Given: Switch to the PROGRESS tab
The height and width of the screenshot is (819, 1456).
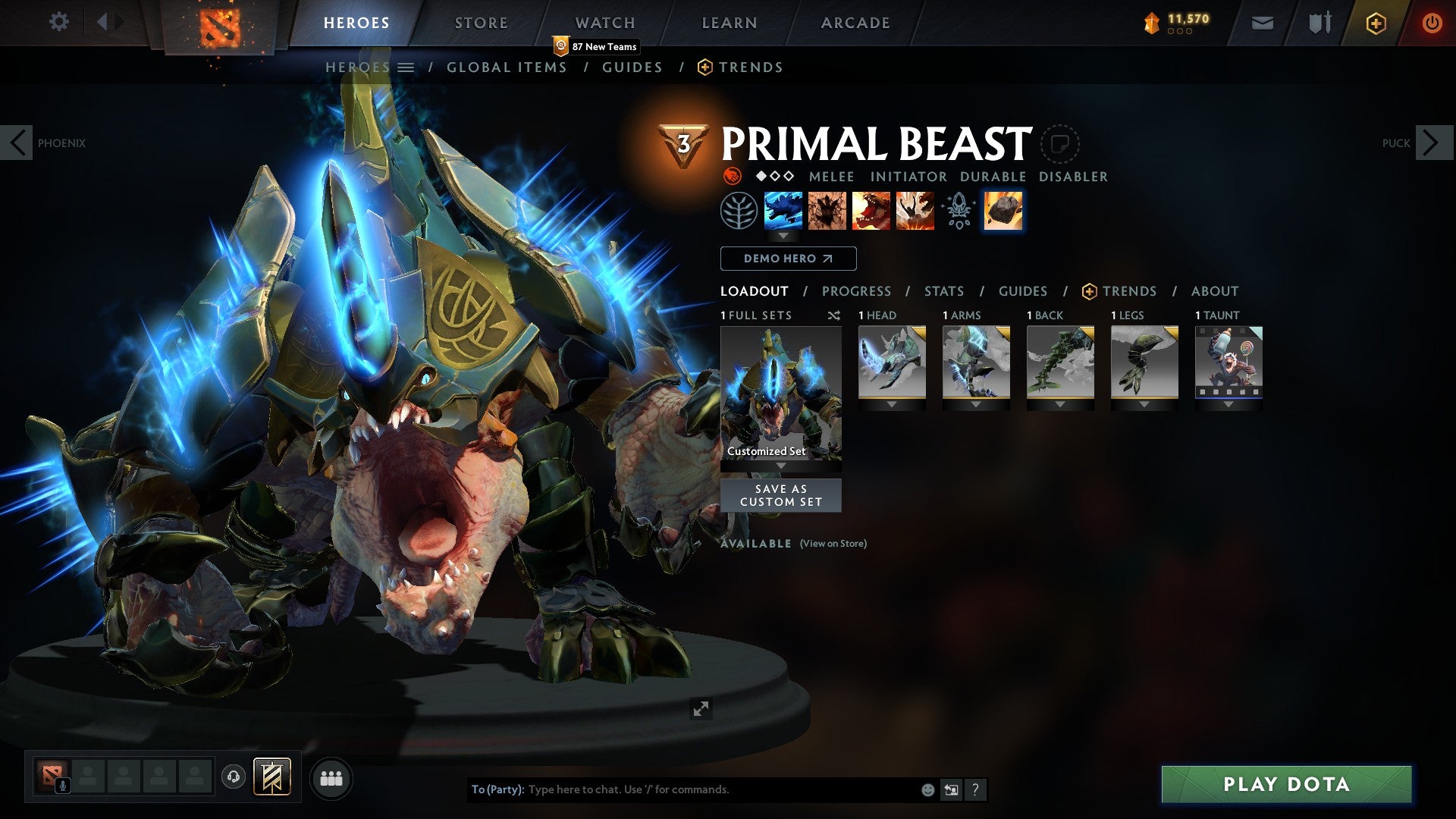Looking at the screenshot, I should tap(857, 290).
